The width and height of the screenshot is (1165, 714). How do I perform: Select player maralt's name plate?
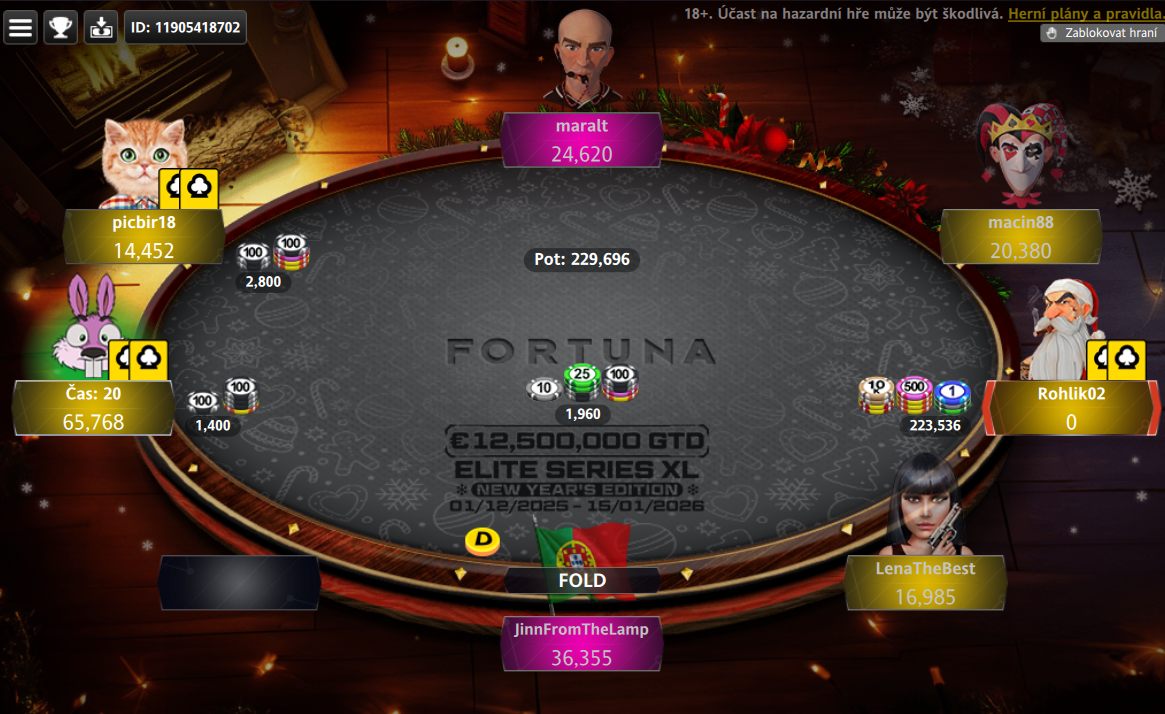582,140
